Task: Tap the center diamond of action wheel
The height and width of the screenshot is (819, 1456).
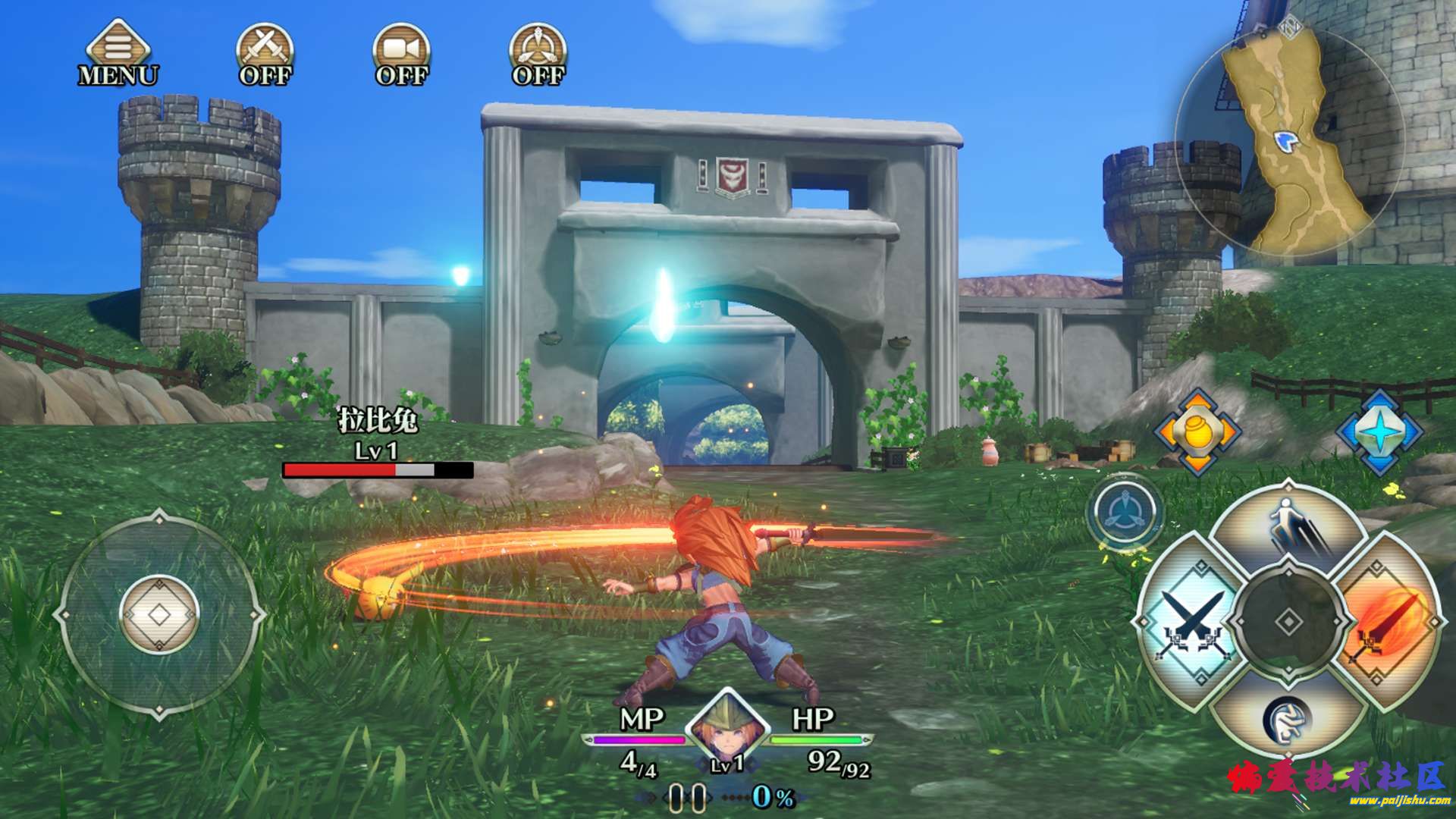Action: [x=1288, y=623]
